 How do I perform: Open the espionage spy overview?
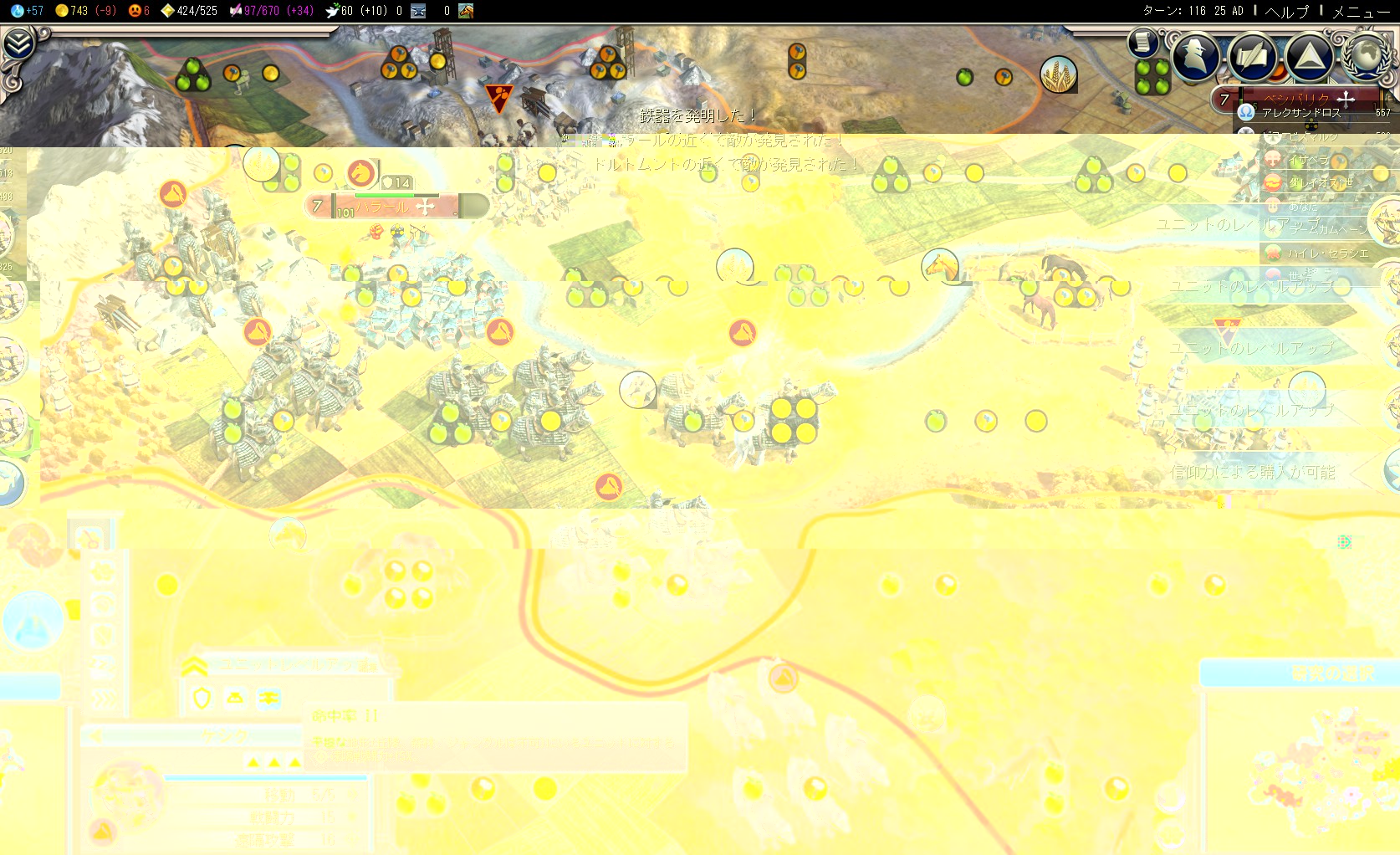tap(1195, 56)
